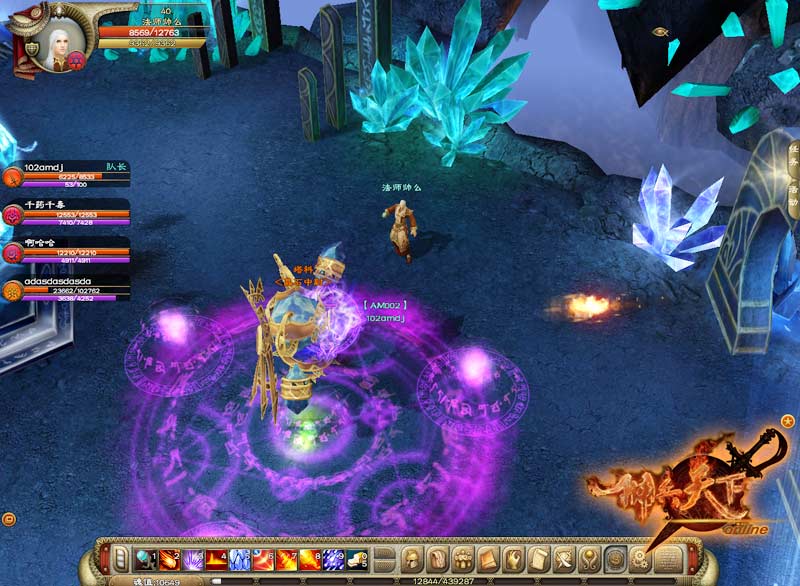Use the blue sparkle skill in slot 9
The image size is (800, 586).
pyautogui.click(x=335, y=558)
